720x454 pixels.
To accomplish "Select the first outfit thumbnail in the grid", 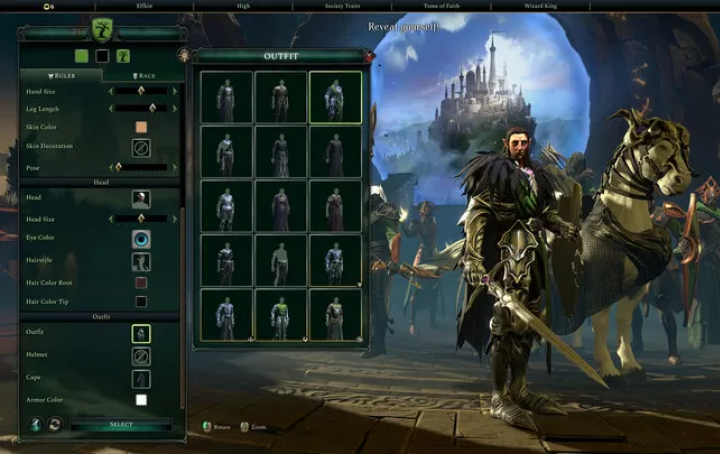I will click(226, 97).
